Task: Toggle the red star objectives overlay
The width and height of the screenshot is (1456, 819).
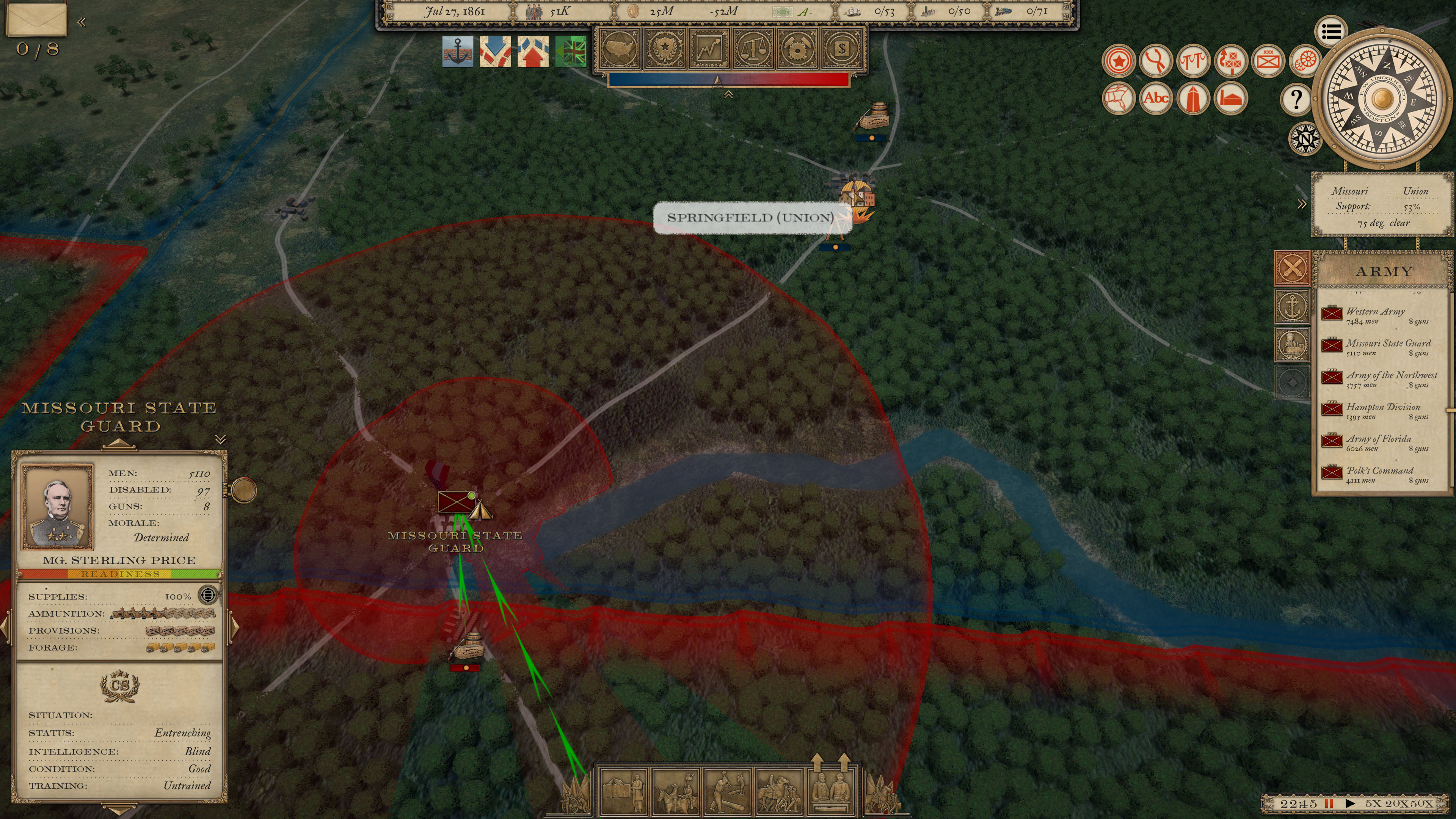Action: tap(1119, 61)
